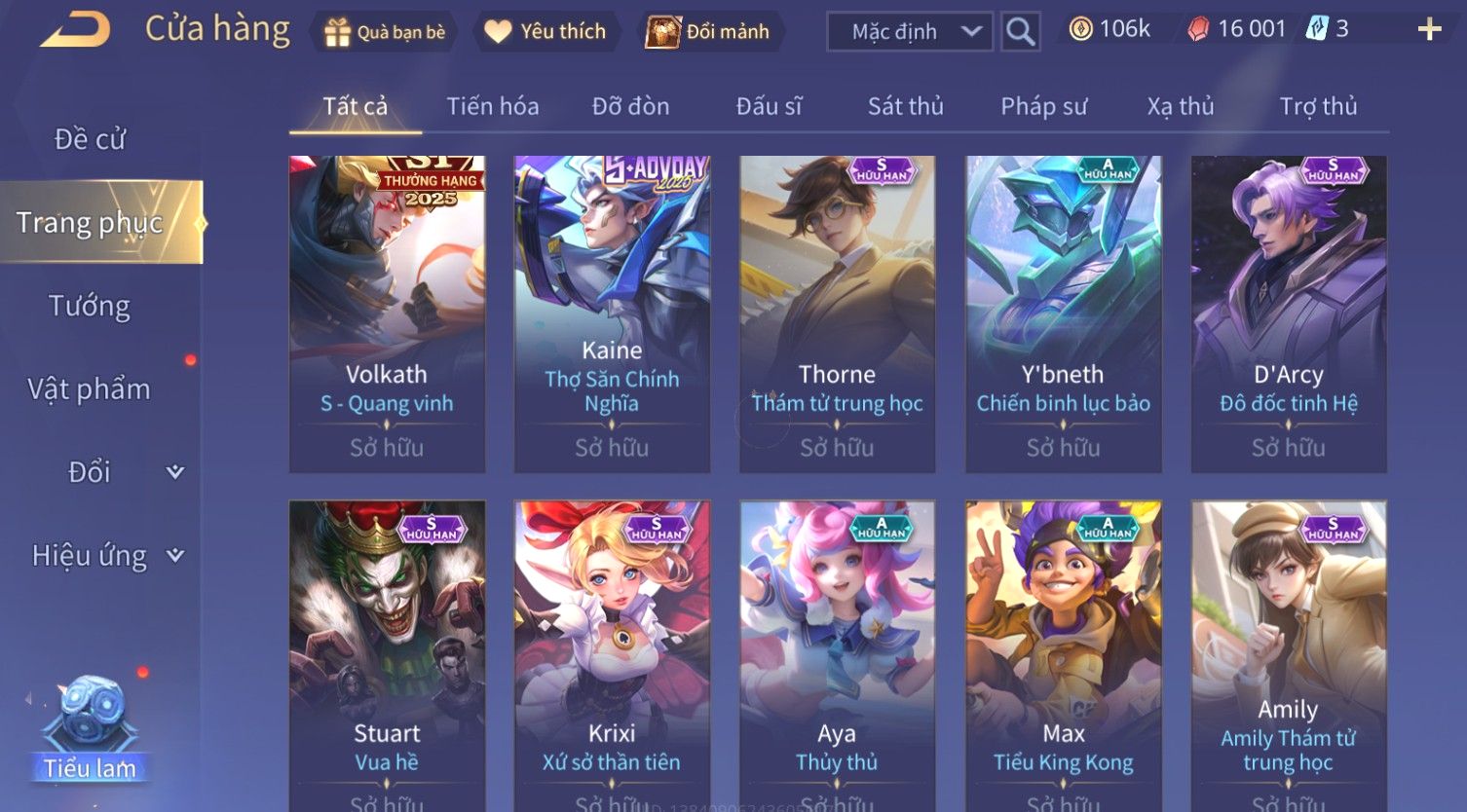1467x812 pixels.
Task: Open the Đổi mảnh exchange
Action: (709, 32)
